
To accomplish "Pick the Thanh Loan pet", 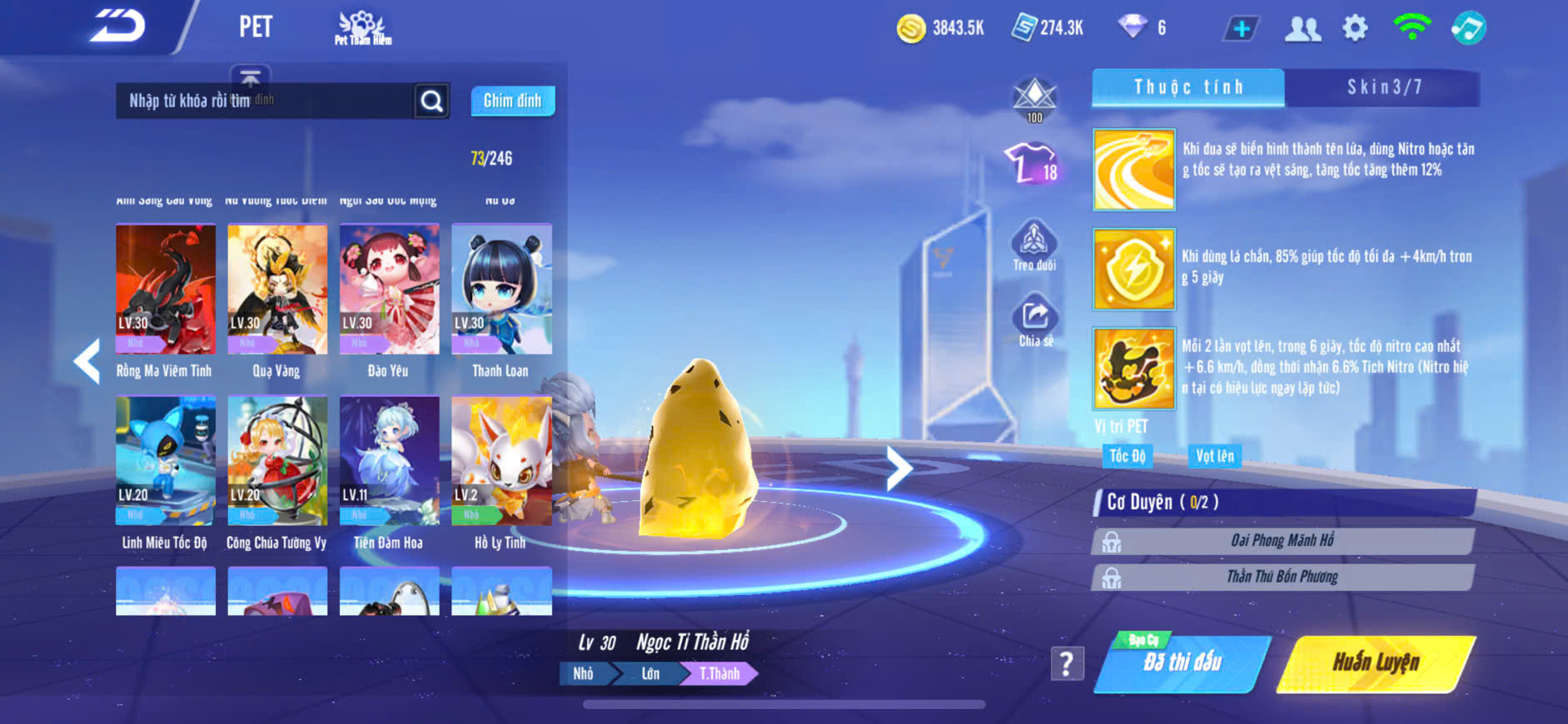I will tap(501, 290).
